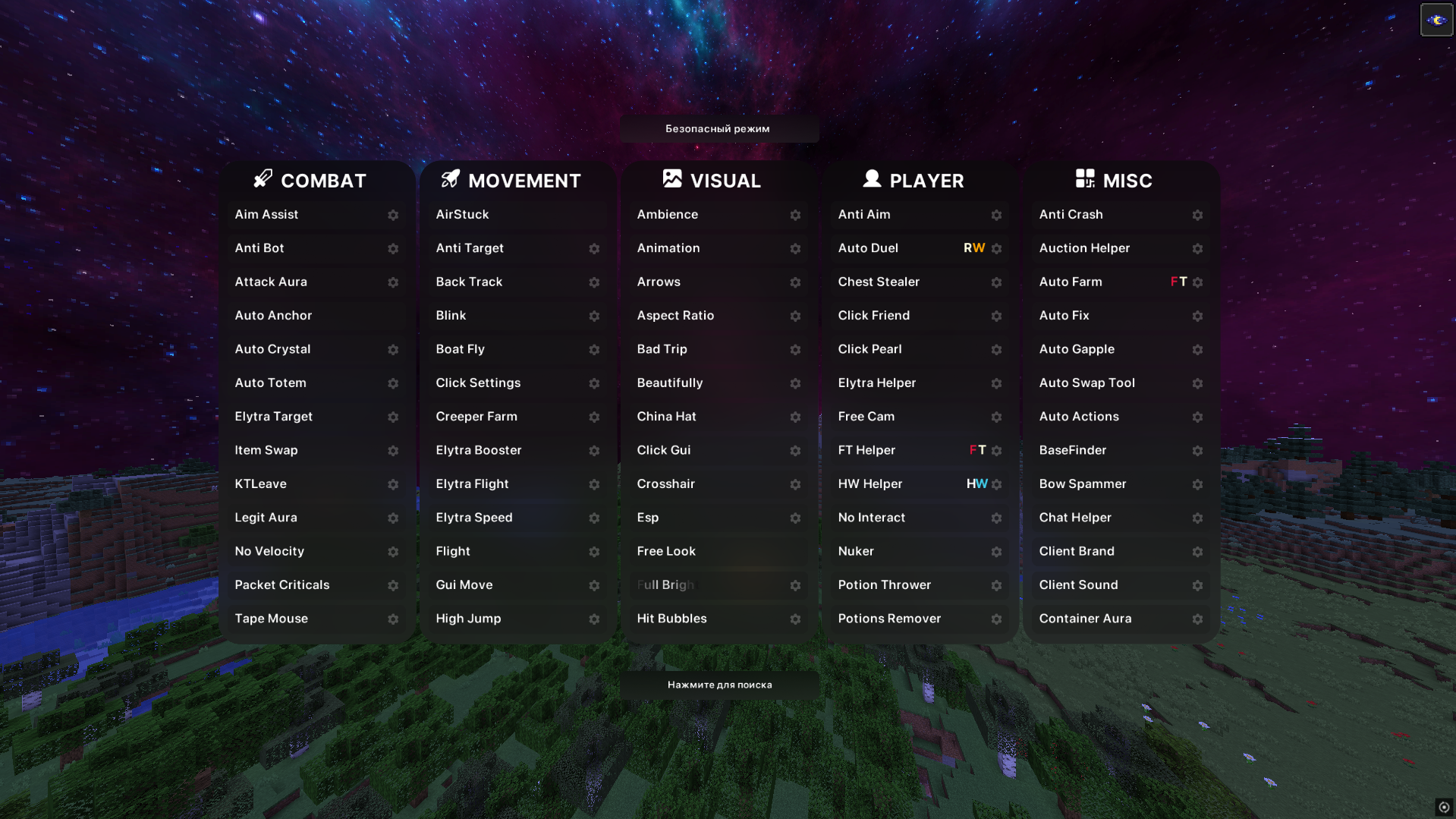
Task: Toggle the Nuker module
Action: [856, 551]
